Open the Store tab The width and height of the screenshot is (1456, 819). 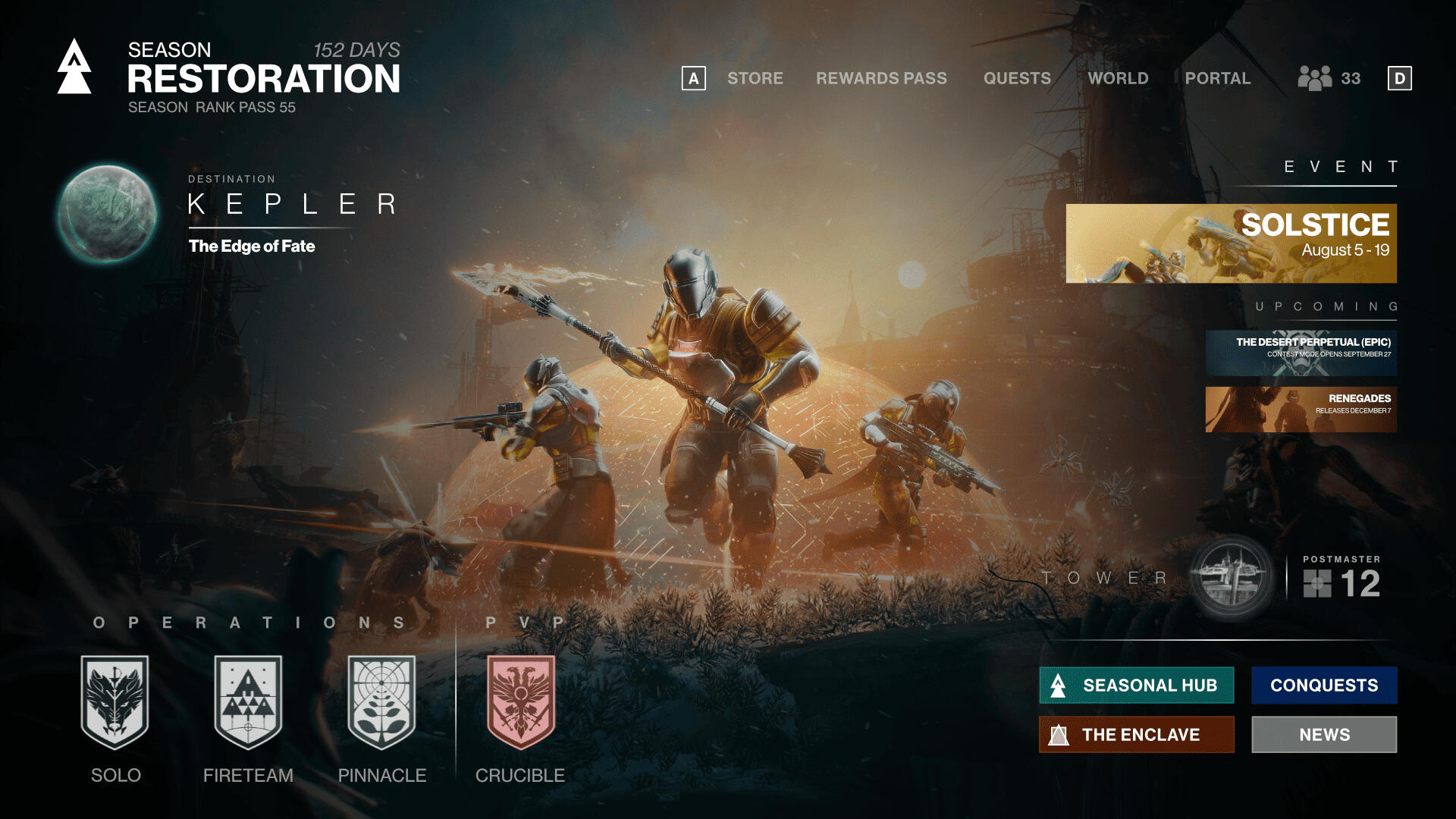(x=755, y=78)
